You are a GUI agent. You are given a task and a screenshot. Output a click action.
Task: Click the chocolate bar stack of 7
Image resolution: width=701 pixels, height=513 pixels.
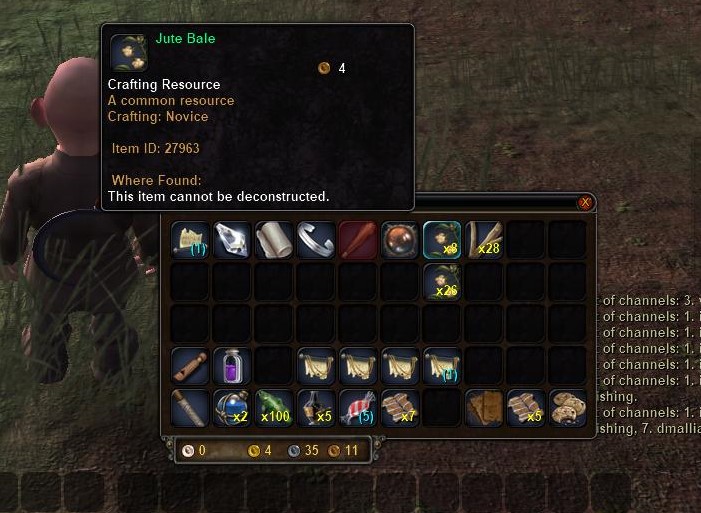pos(399,407)
